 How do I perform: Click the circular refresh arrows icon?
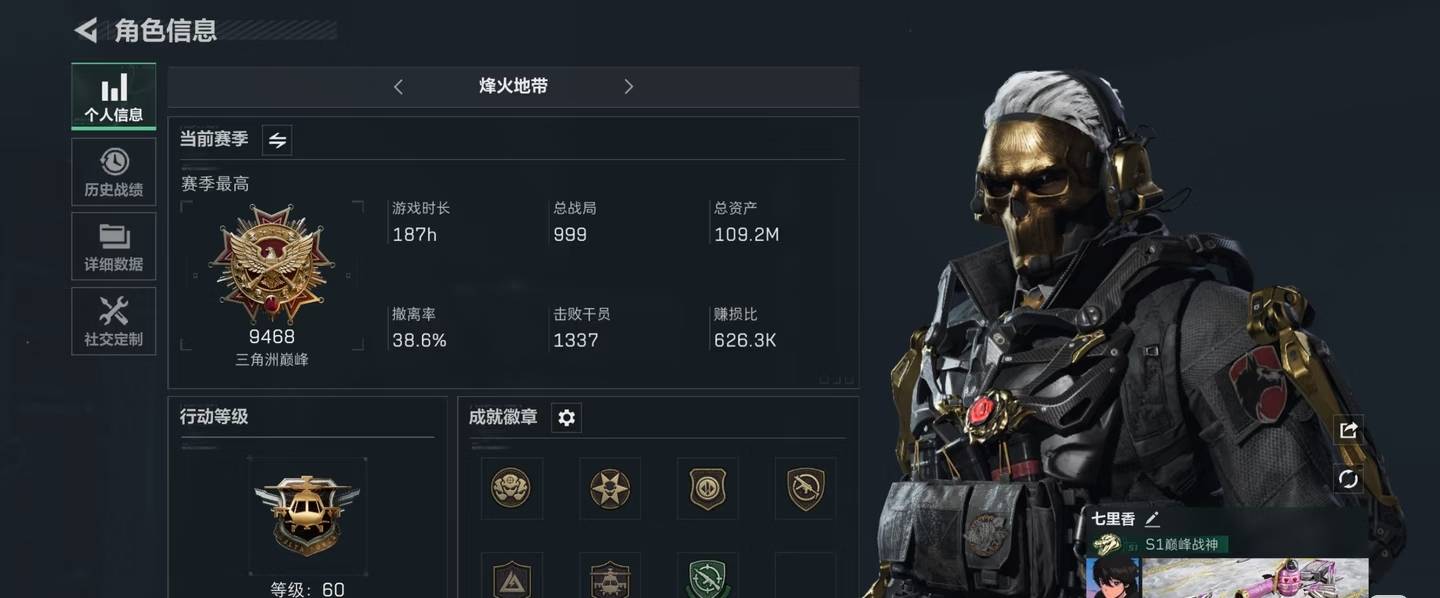(x=1348, y=478)
